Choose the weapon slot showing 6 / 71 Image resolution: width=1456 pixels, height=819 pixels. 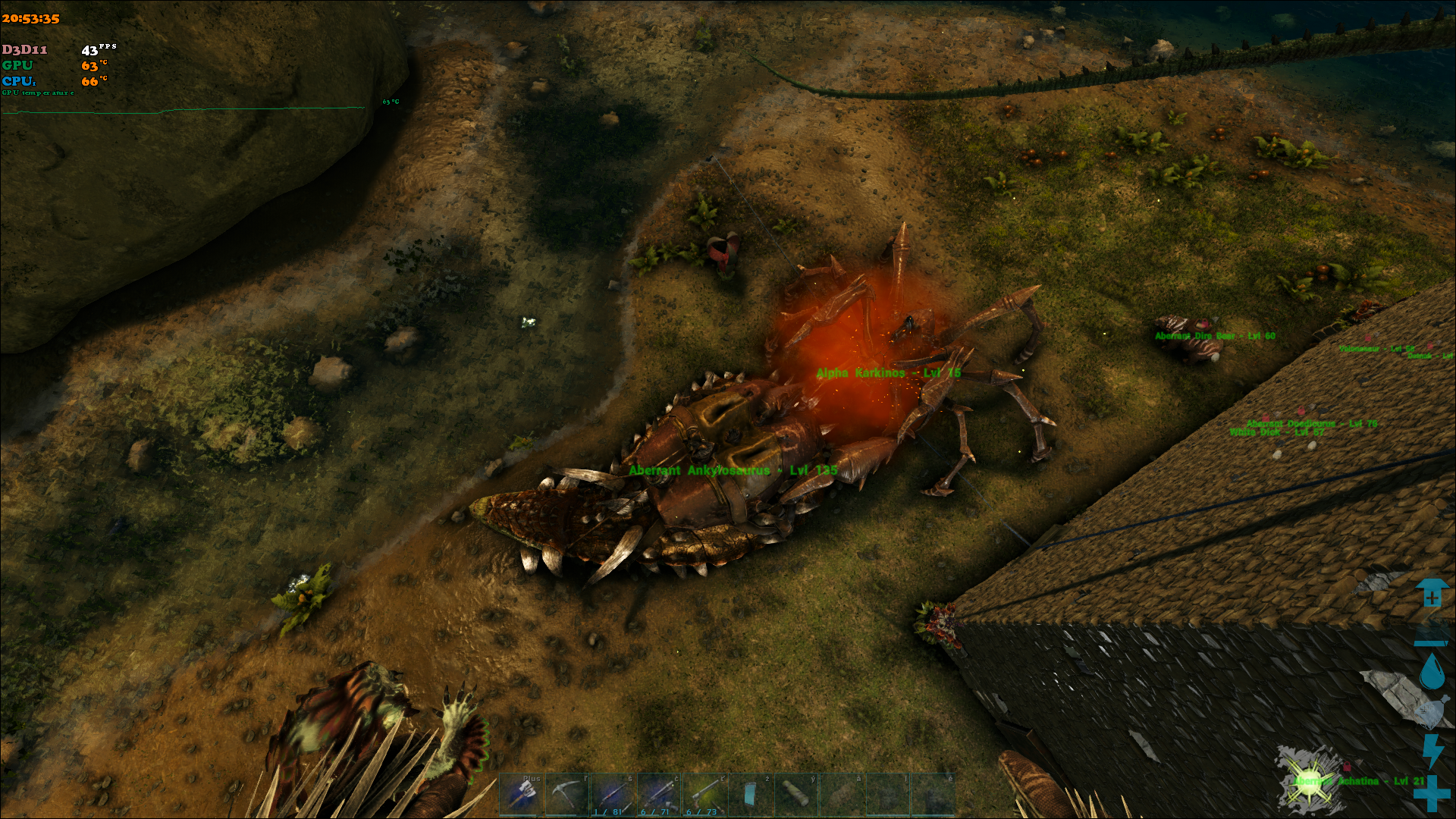pyautogui.click(x=658, y=795)
